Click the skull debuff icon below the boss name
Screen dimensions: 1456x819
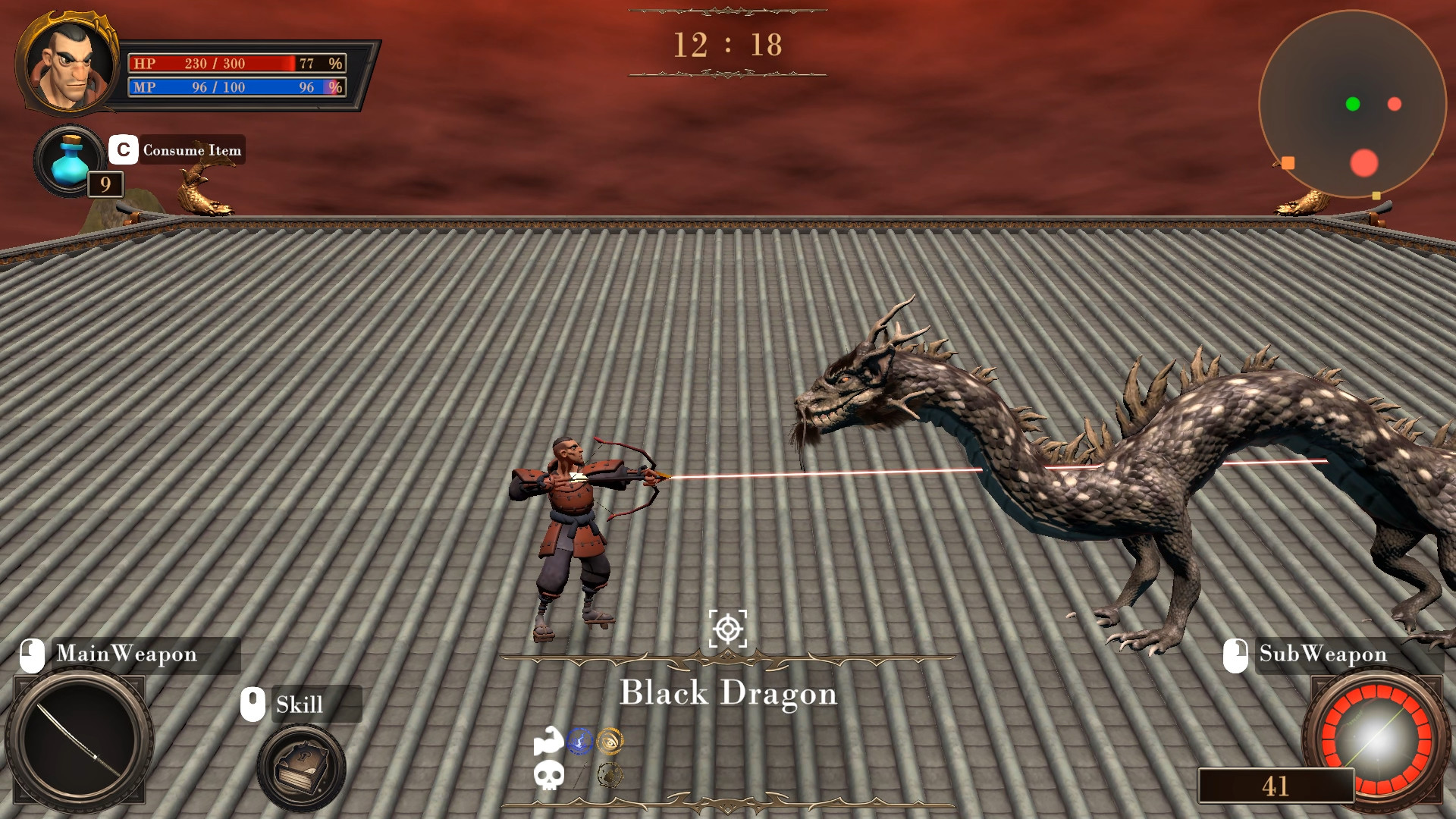[x=550, y=776]
